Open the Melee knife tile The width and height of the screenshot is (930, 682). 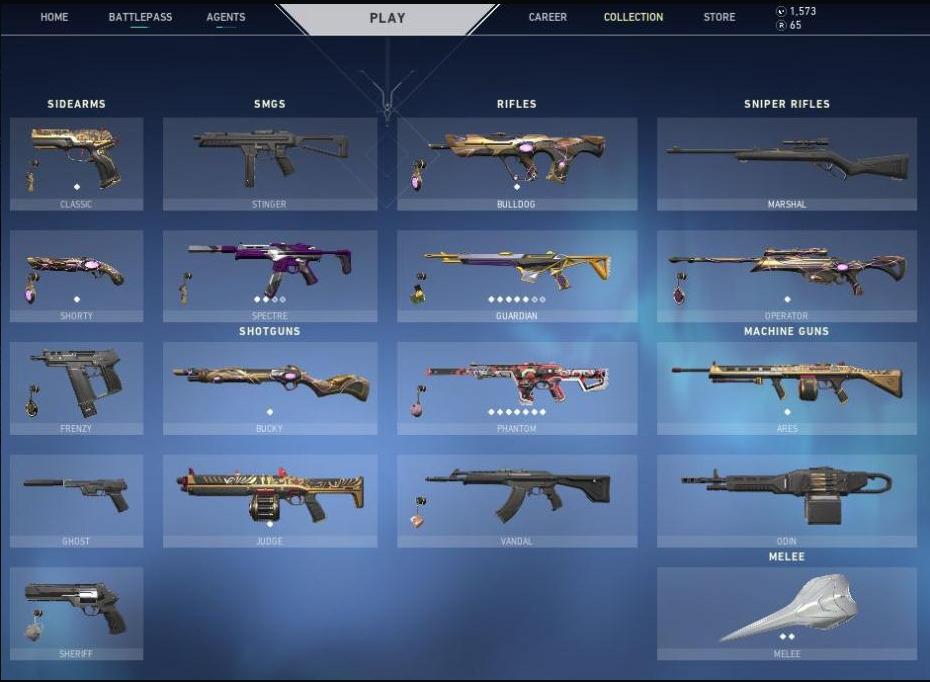pyautogui.click(x=786, y=613)
